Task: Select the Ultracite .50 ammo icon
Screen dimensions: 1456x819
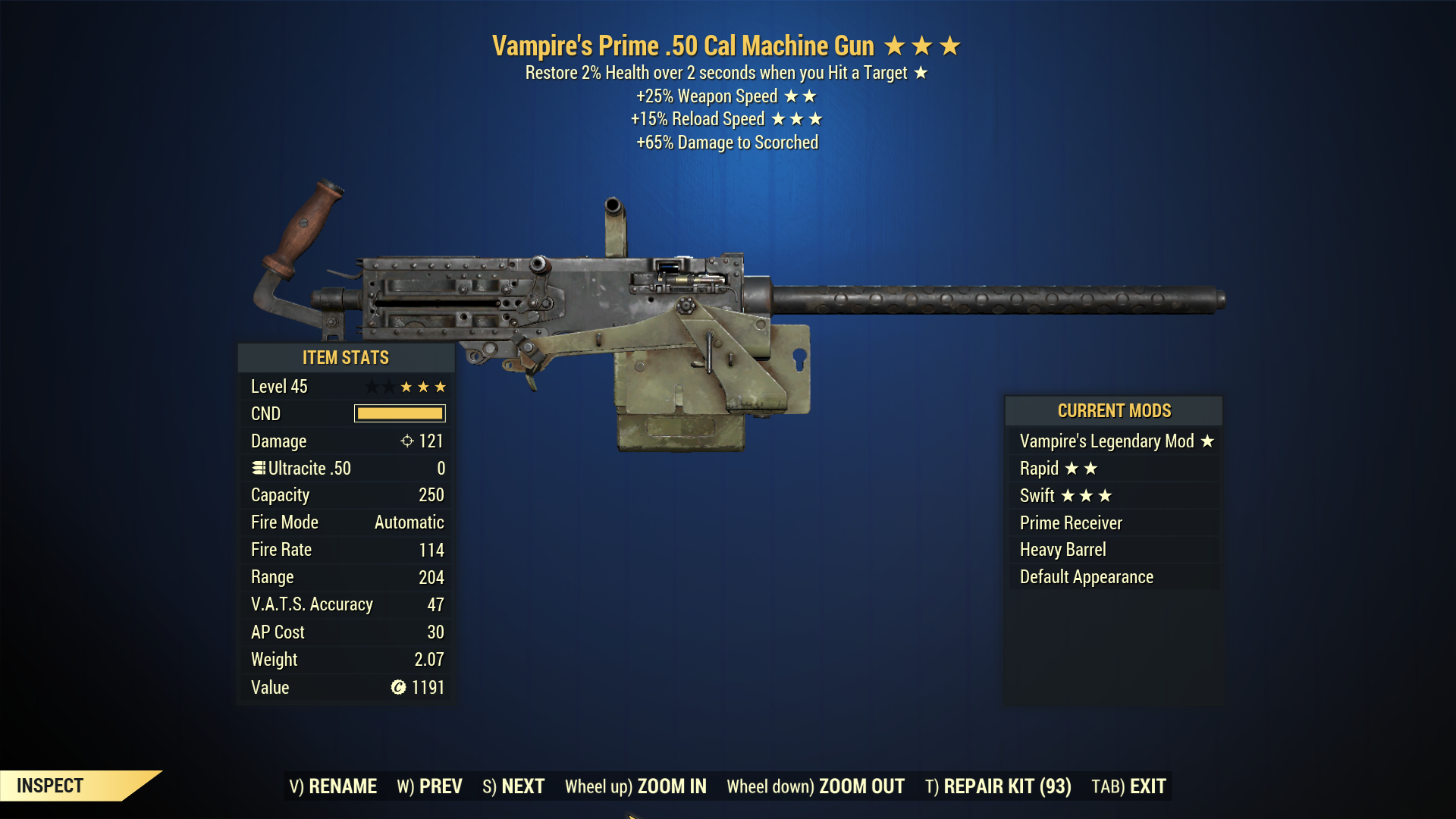Action: click(x=258, y=468)
